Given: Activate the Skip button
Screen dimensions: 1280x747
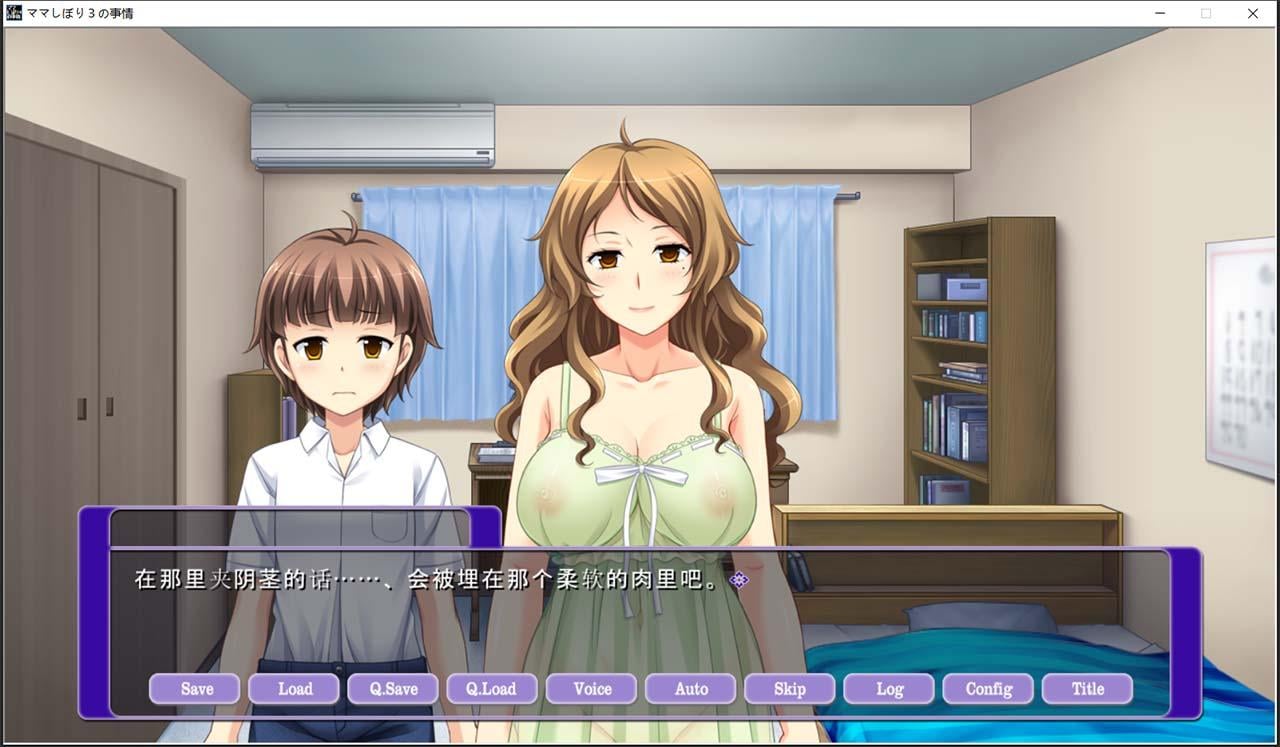Looking at the screenshot, I should point(790,689).
